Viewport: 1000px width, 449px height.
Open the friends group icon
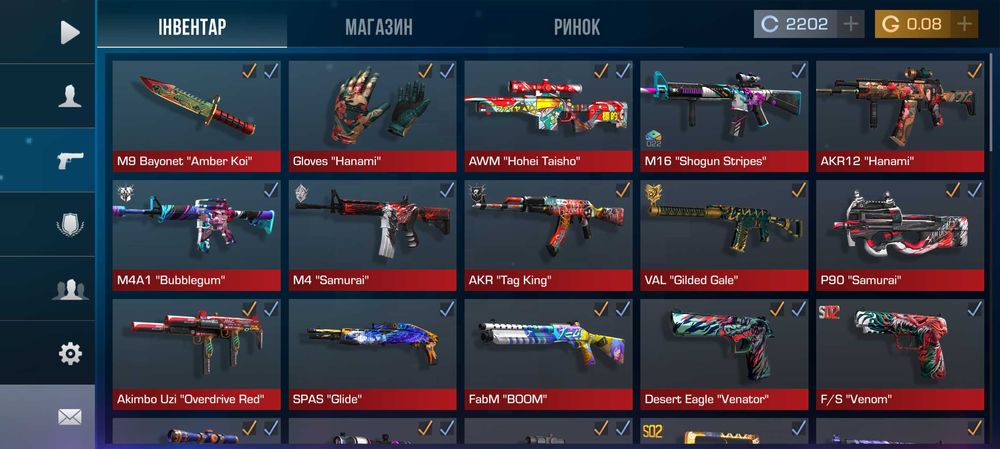point(70,290)
